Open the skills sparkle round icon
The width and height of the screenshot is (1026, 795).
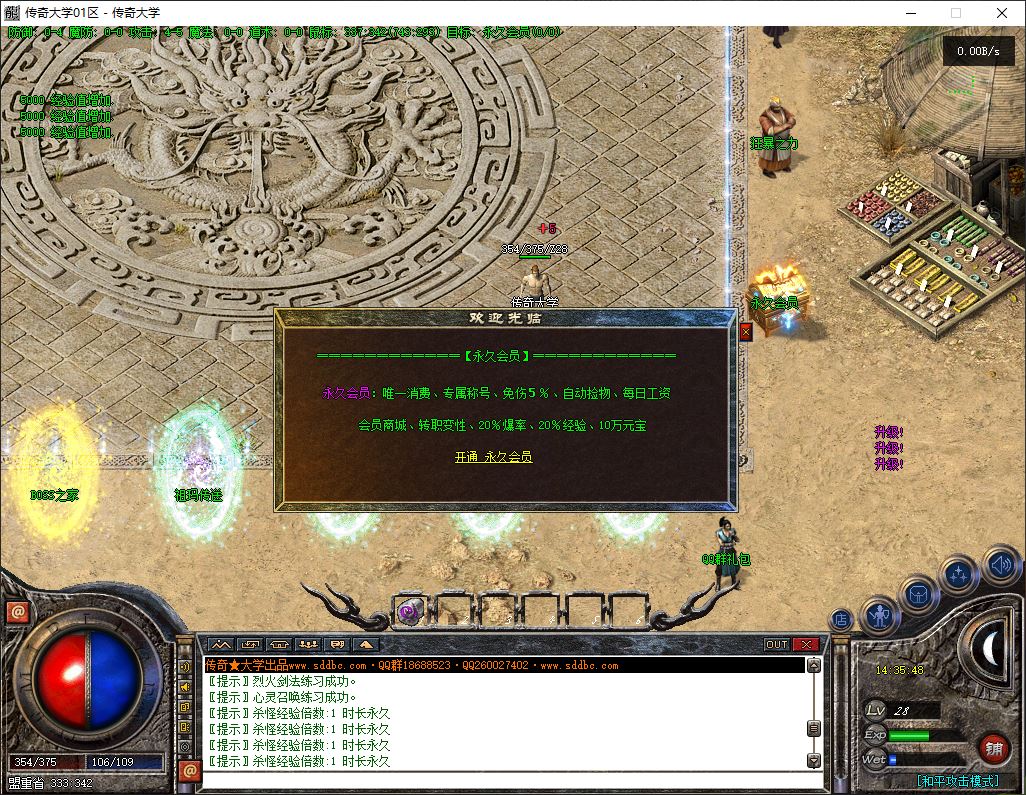point(960,575)
